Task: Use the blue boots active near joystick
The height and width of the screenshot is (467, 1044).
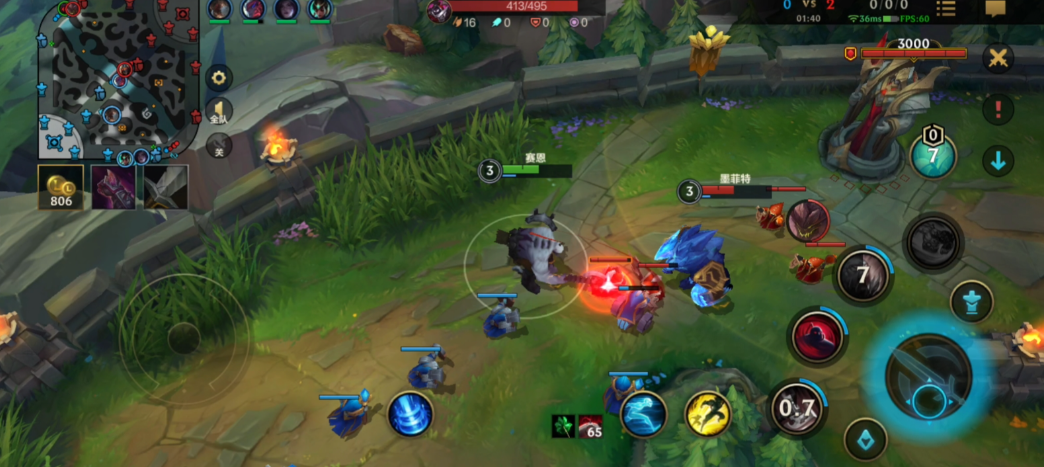Action: click(x=410, y=413)
